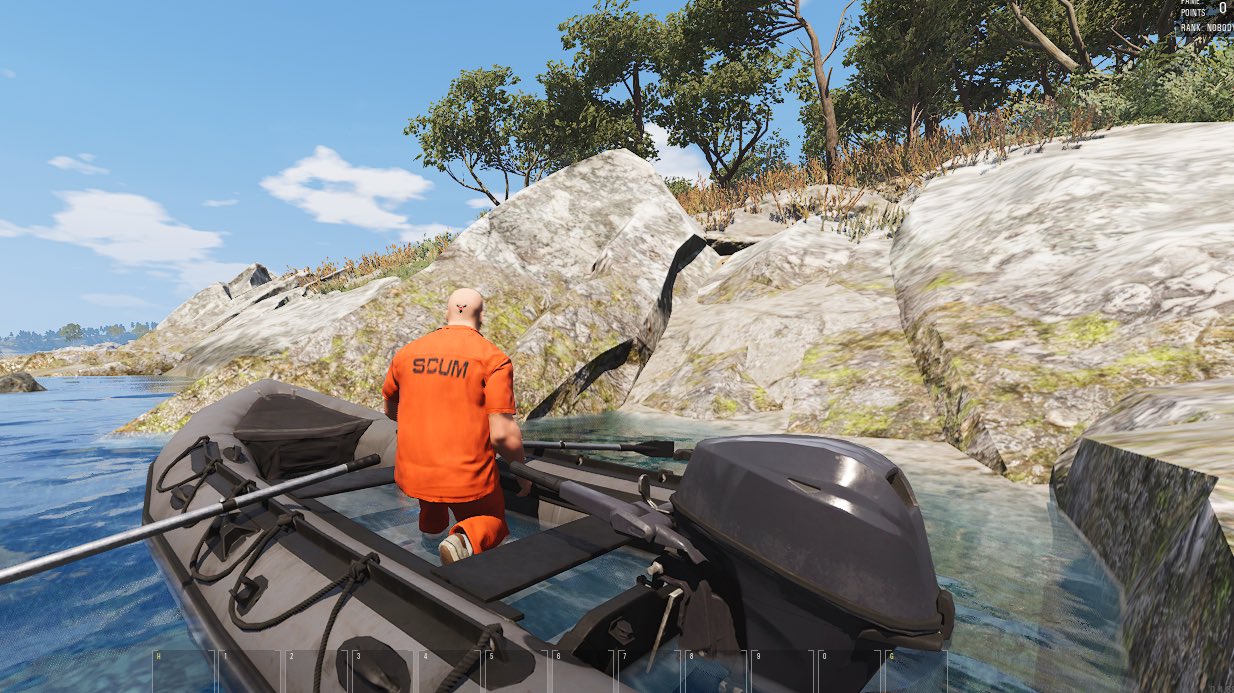Activate hotbar slot number 9

click(x=783, y=671)
